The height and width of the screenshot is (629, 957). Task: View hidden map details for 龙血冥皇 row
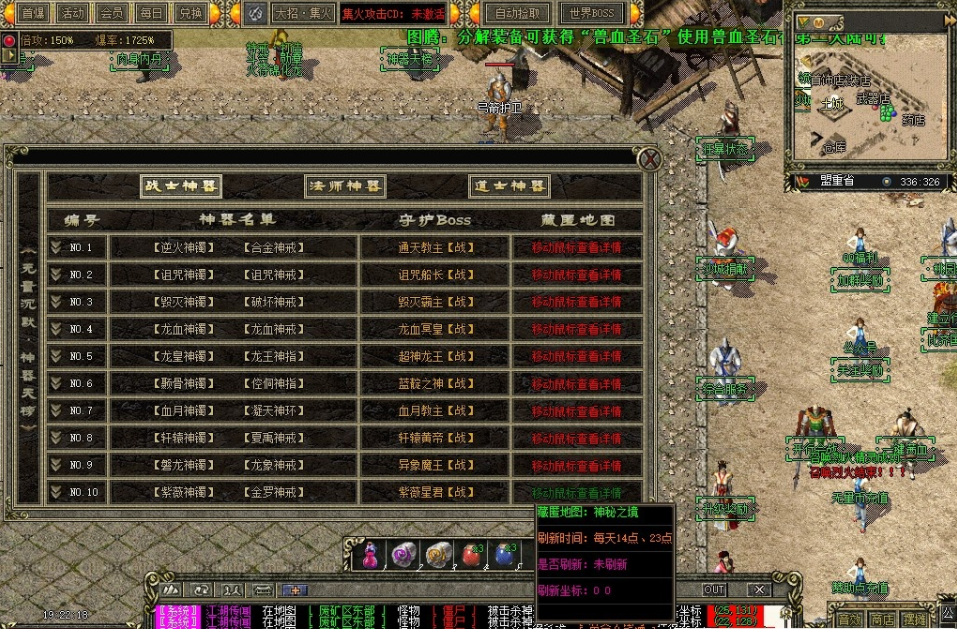pos(576,329)
